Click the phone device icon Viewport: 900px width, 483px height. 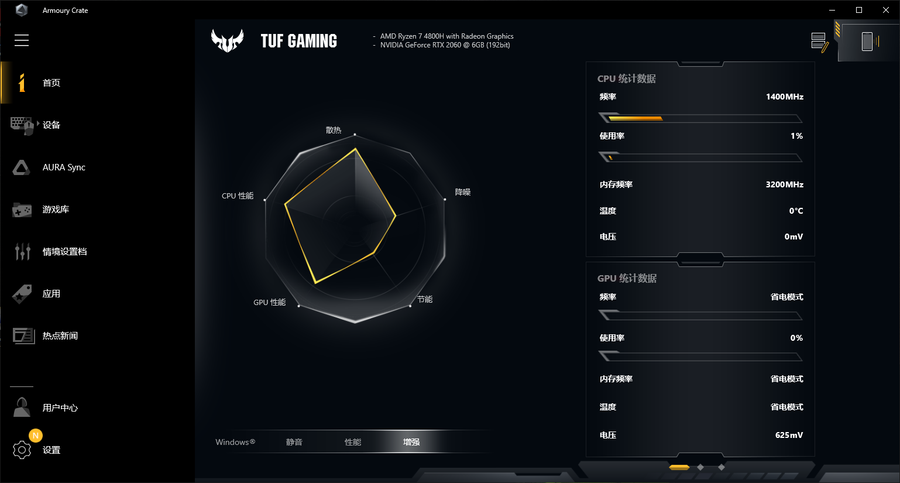(x=867, y=42)
